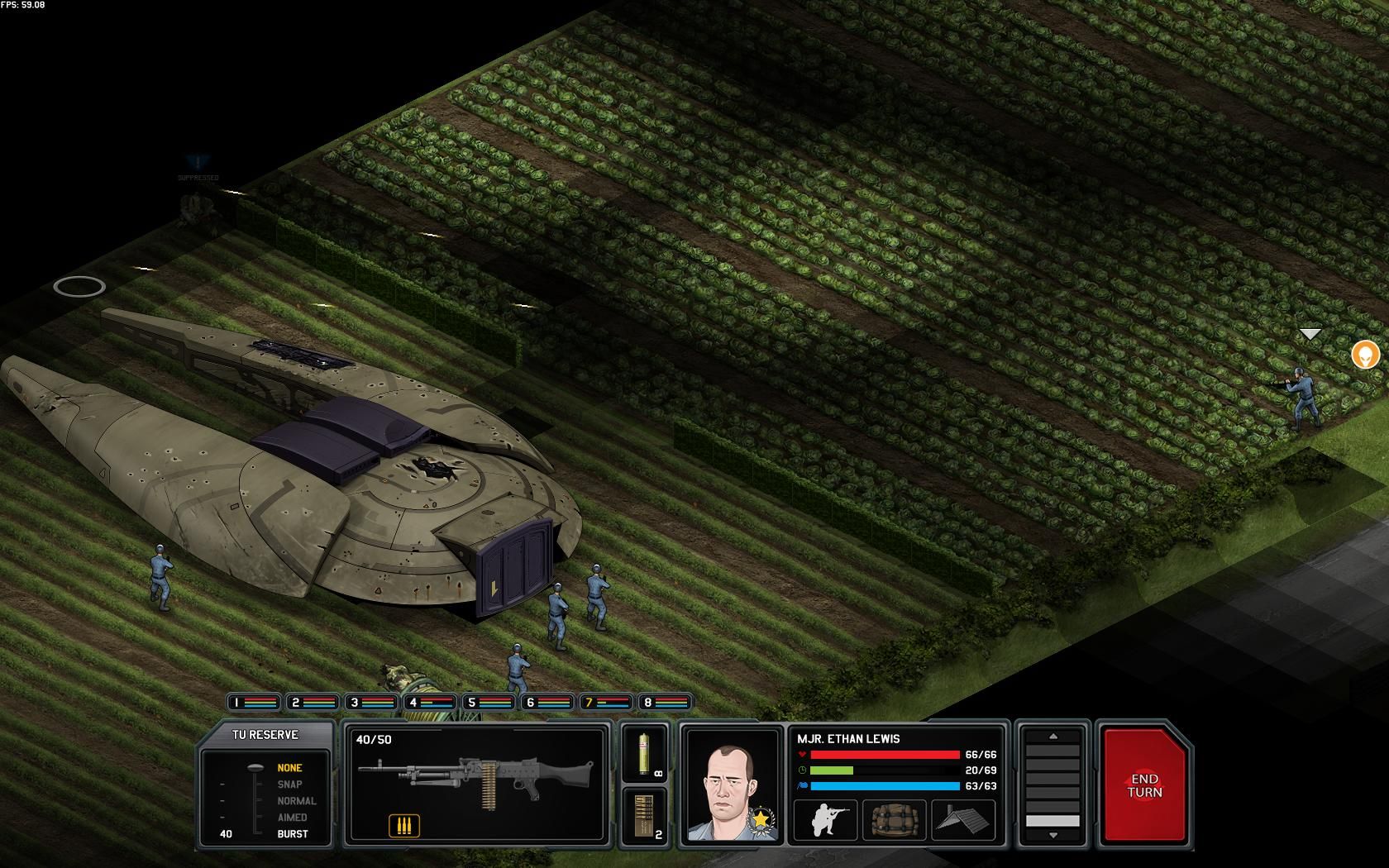Set TU reserve to Burst
The width and height of the screenshot is (1389, 868).
point(292,834)
